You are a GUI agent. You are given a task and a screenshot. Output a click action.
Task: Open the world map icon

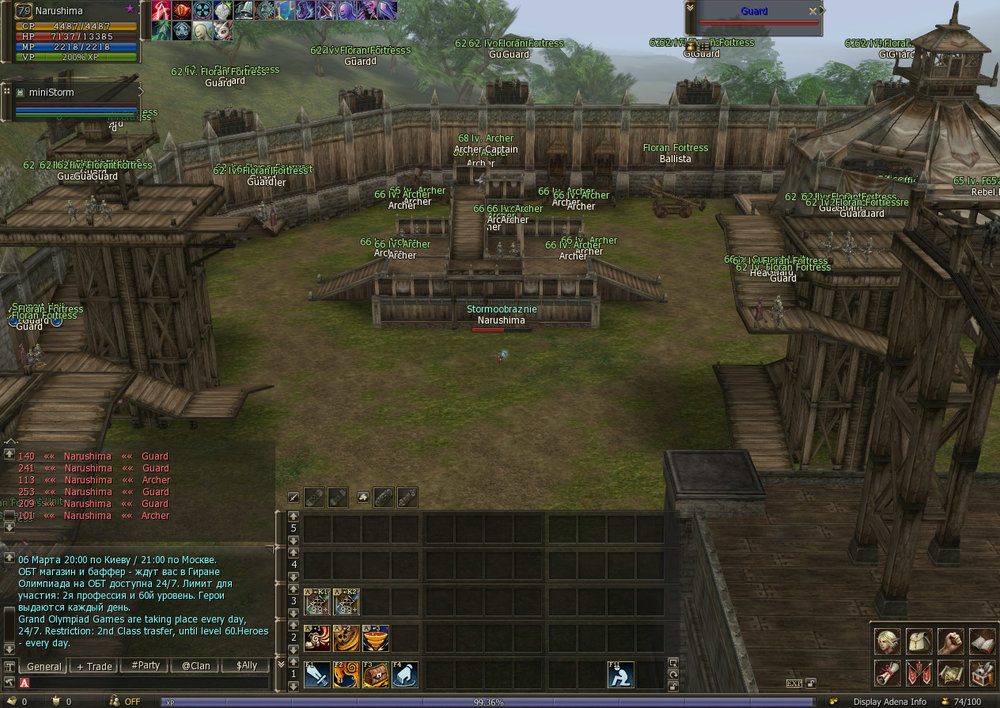click(x=950, y=672)
